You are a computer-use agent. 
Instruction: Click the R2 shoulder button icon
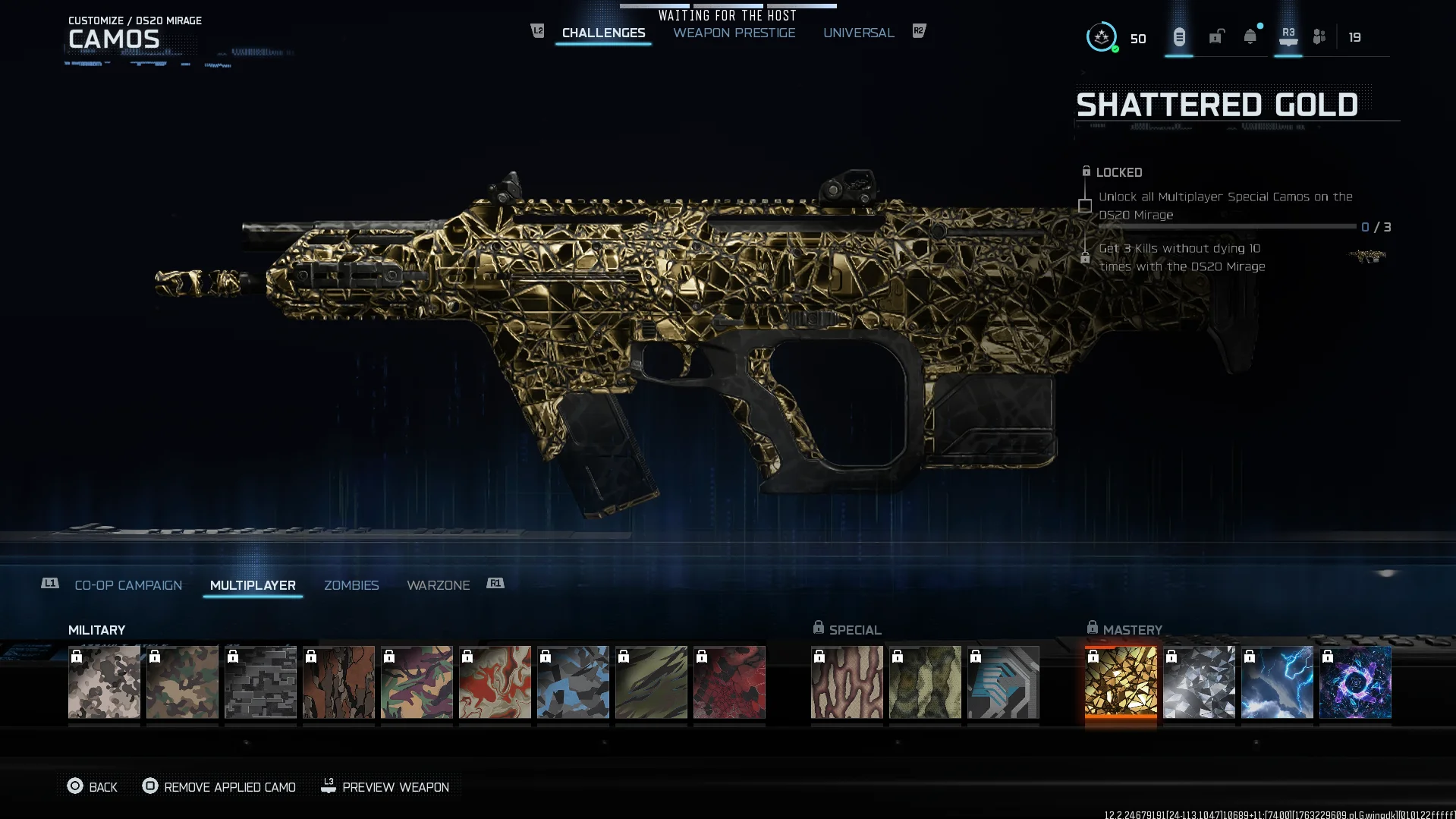[x=918, y=31]
